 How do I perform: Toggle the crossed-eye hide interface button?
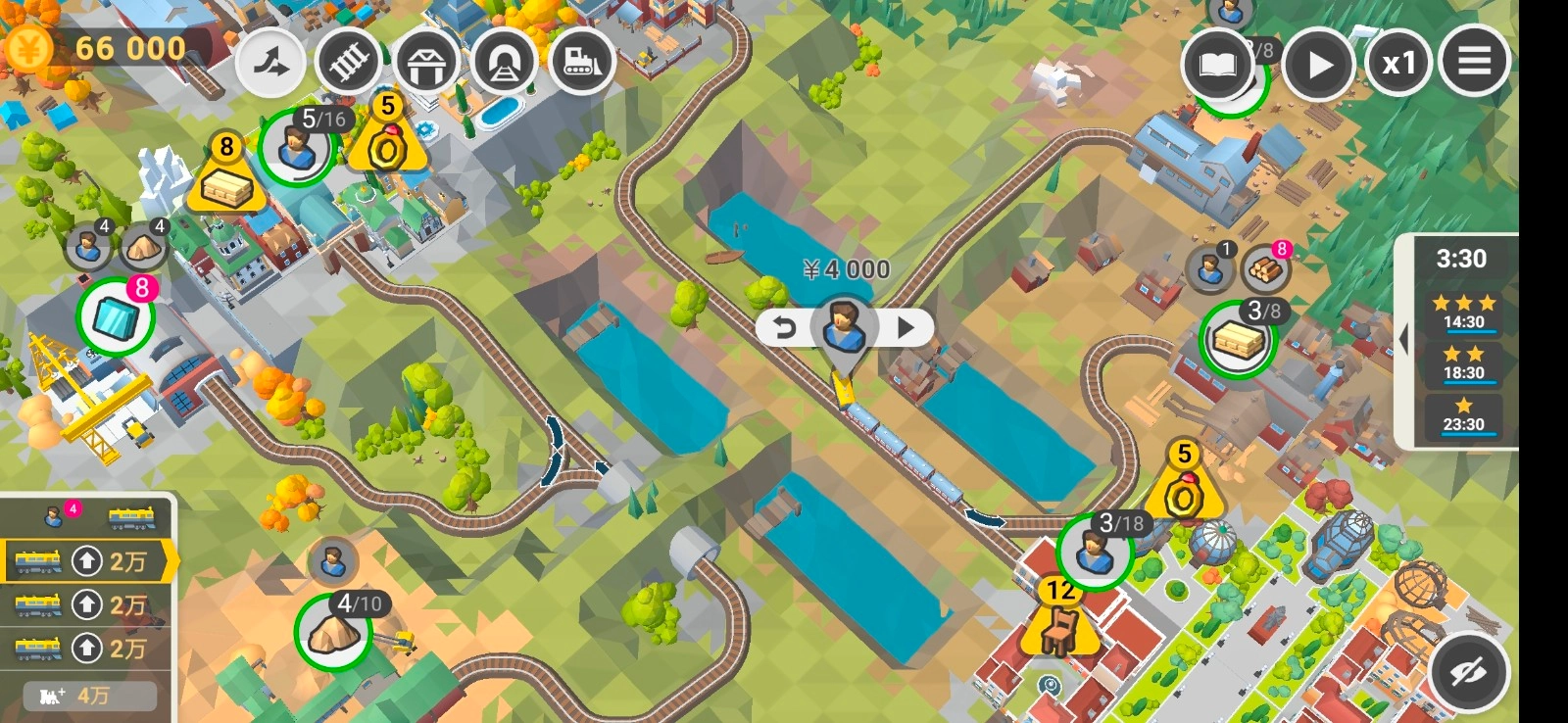click(x=1469, y=672)
